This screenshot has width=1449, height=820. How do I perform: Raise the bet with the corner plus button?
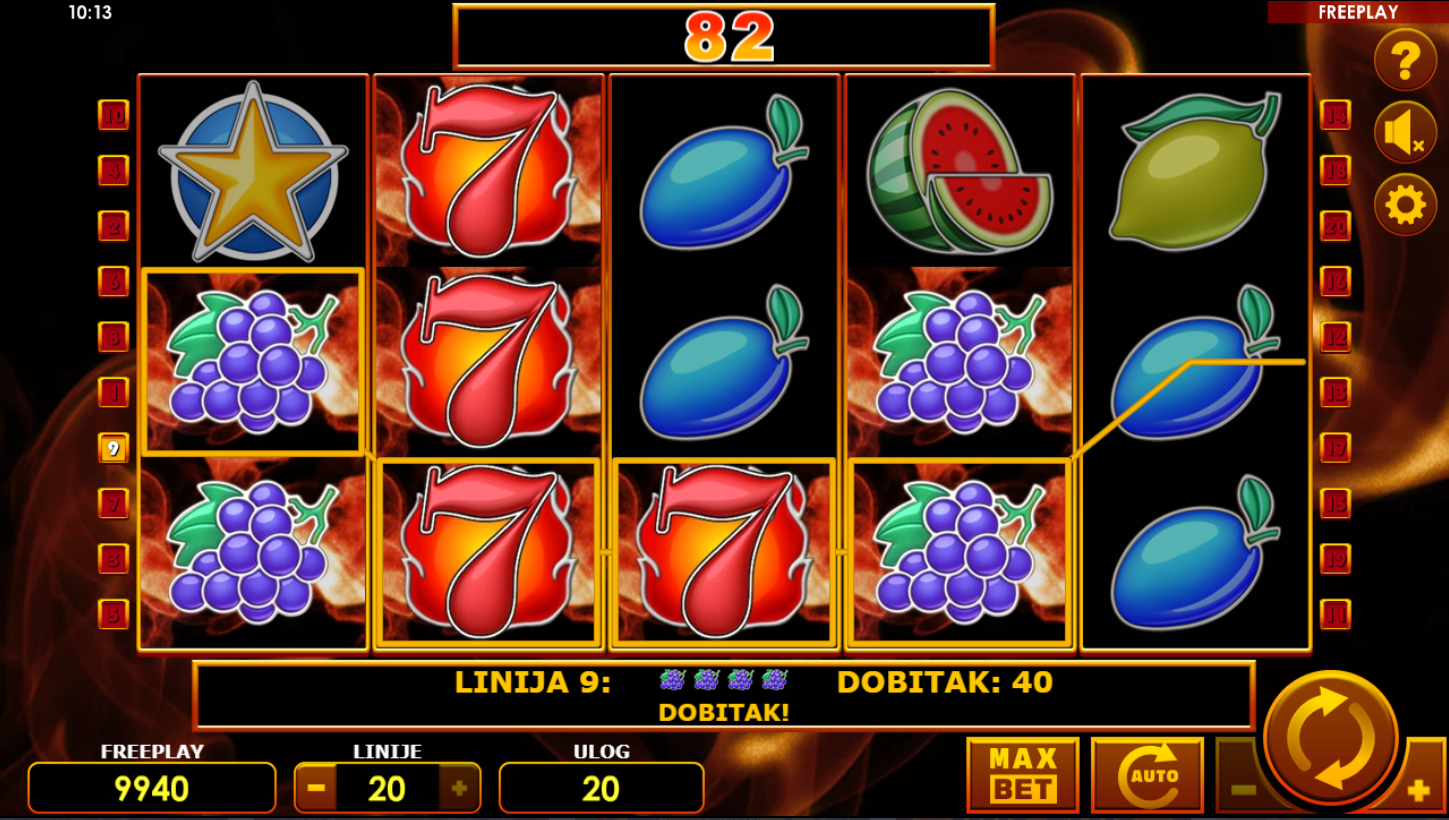click(1418, 791)
